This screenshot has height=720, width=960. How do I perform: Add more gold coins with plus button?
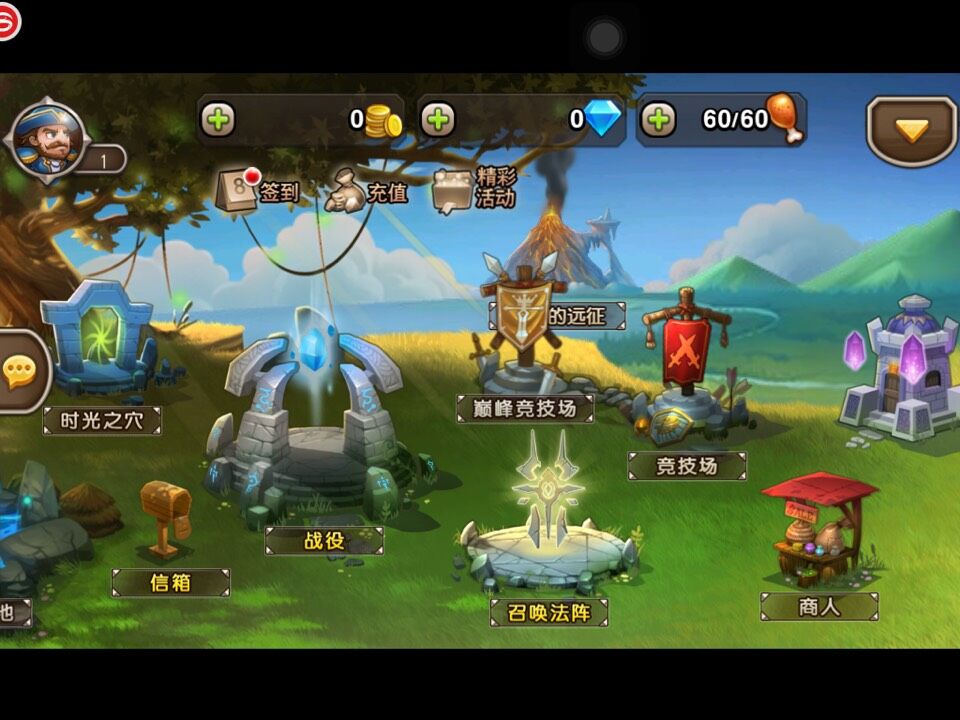218,120
